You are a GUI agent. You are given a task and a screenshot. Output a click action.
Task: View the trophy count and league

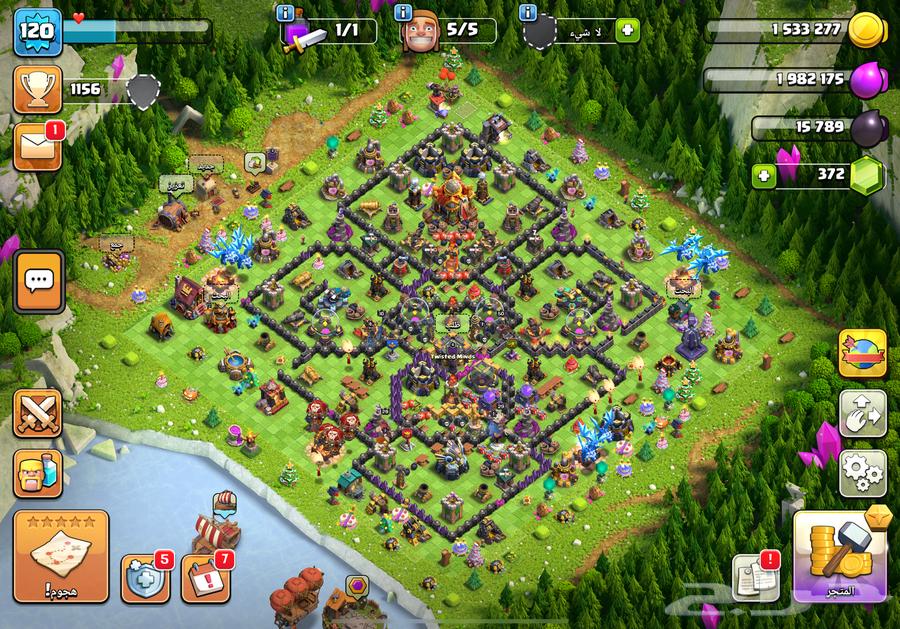(38, 91)
